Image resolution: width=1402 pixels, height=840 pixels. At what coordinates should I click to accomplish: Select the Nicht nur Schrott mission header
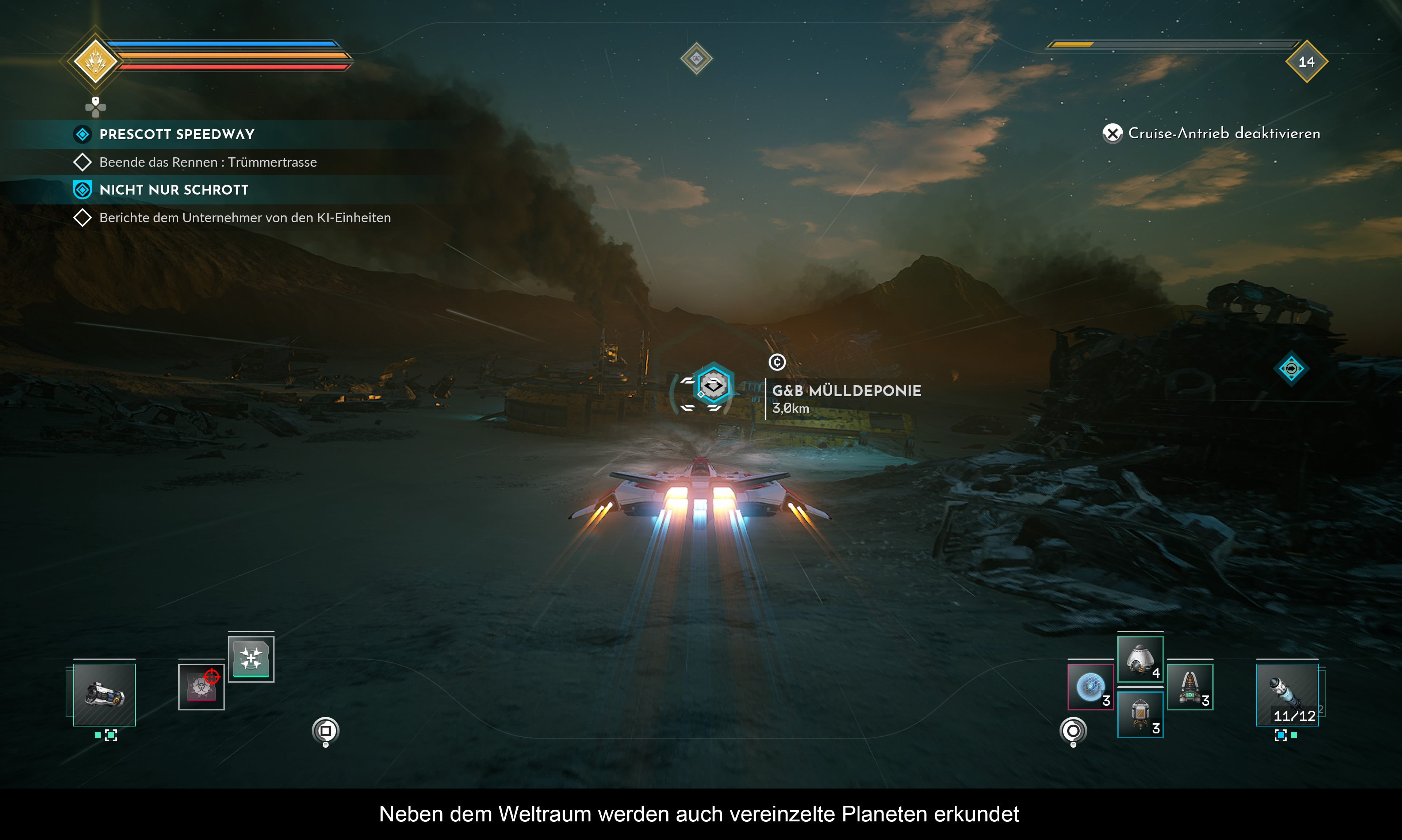pyautogui.click(x=174, y=189)
